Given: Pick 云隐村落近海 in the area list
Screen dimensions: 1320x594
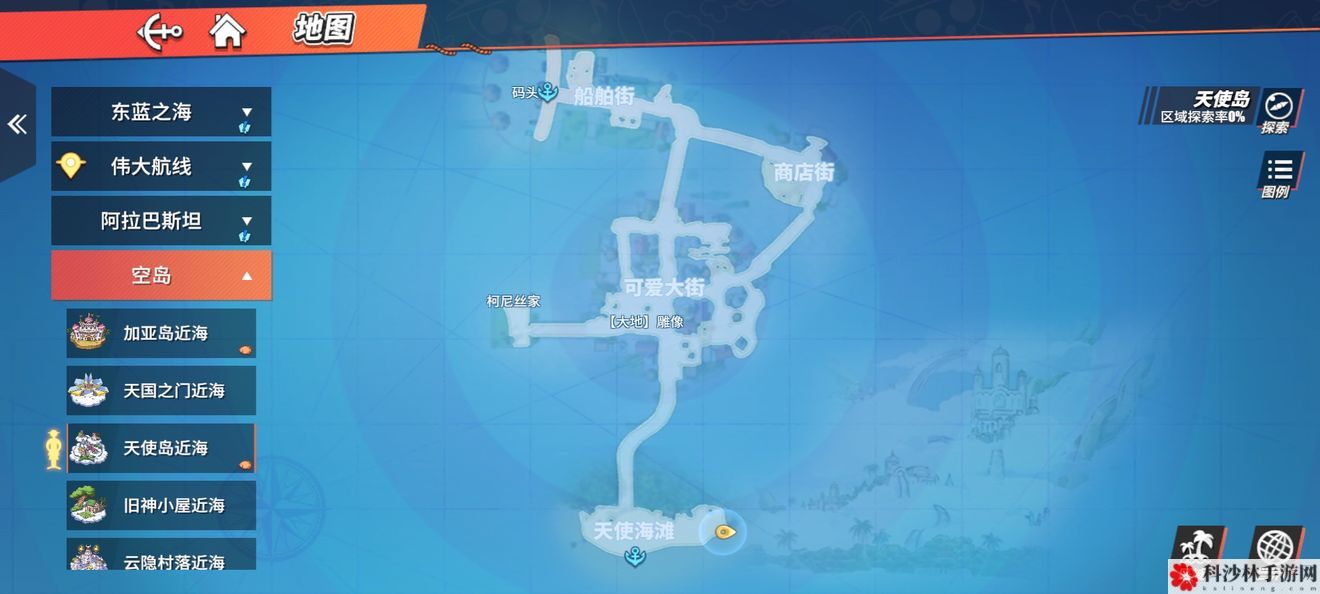Looking at the screenshot, I should tap(161, 555).
